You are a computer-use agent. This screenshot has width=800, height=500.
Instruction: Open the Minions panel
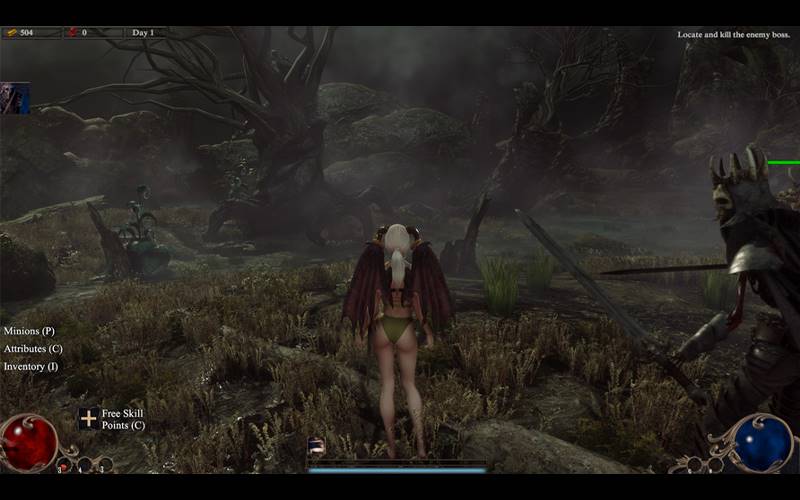29,331
